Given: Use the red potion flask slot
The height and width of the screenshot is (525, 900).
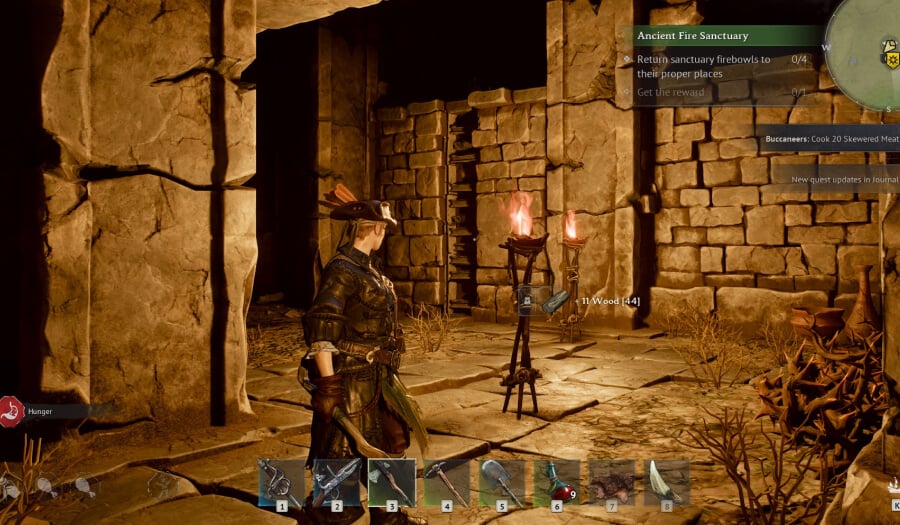Looking at the screenshot, I should [x=557, y=482].
